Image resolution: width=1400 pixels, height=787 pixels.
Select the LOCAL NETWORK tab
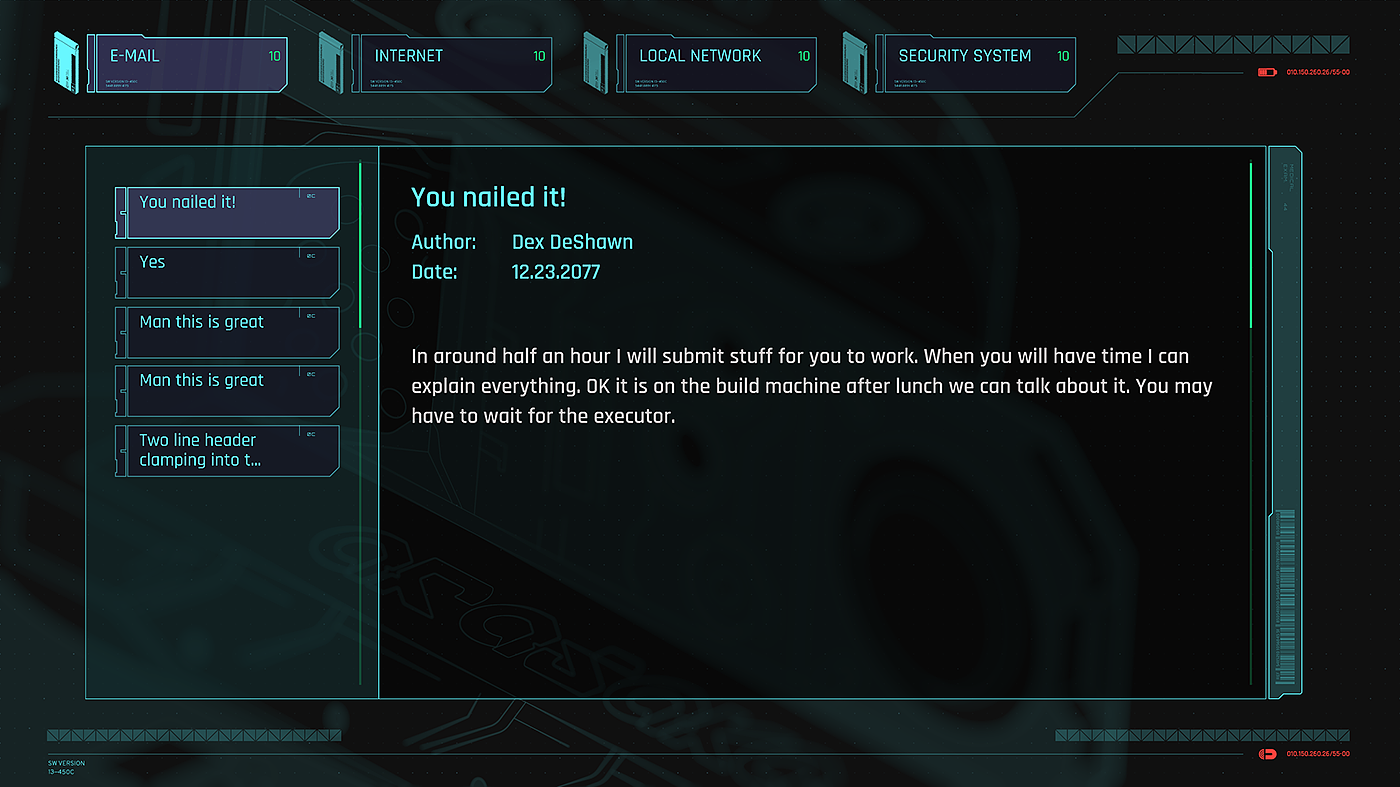pos(716,63)
